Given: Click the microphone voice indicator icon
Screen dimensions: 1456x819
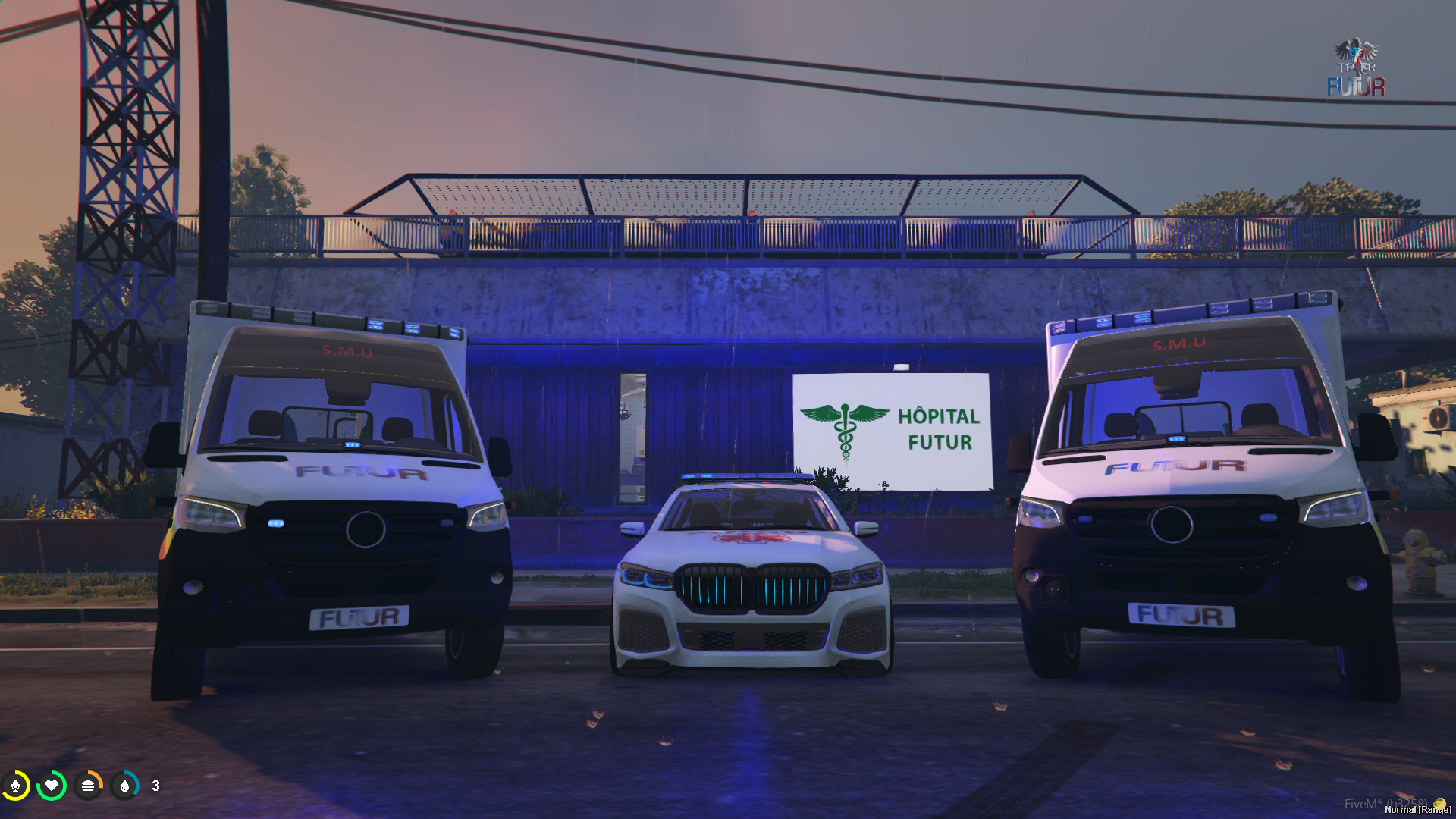Looking at the screenshot, I should coord(15,786).
